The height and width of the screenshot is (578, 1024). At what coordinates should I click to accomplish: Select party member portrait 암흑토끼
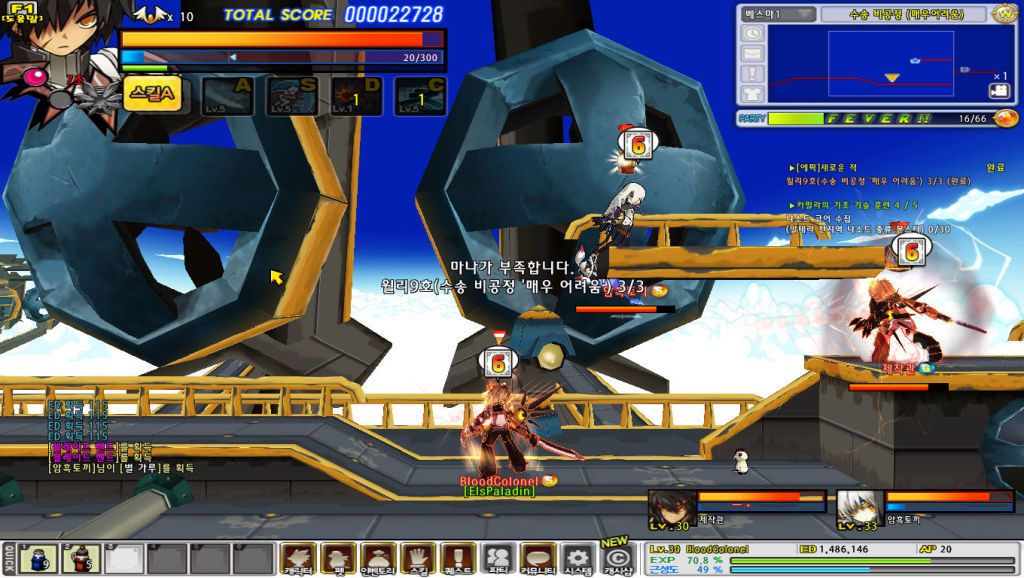coord(856,507)
